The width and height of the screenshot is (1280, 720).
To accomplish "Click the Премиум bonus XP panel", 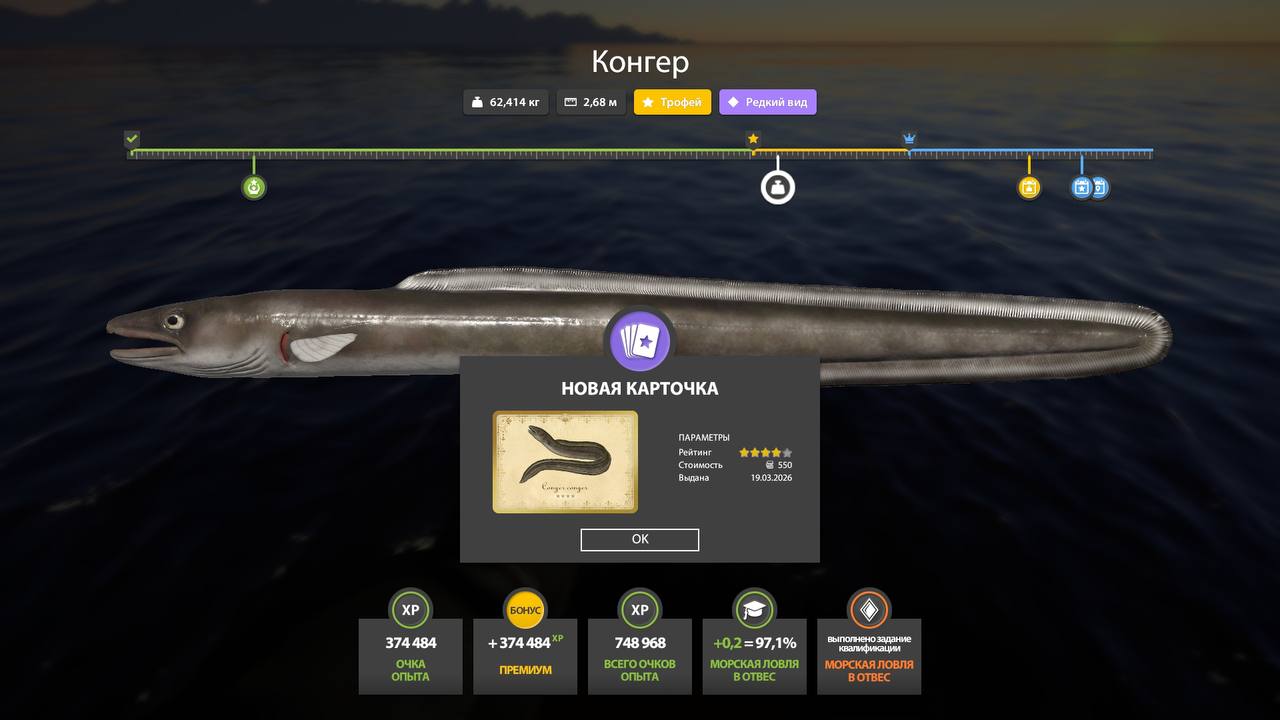I will click(525, 655).
